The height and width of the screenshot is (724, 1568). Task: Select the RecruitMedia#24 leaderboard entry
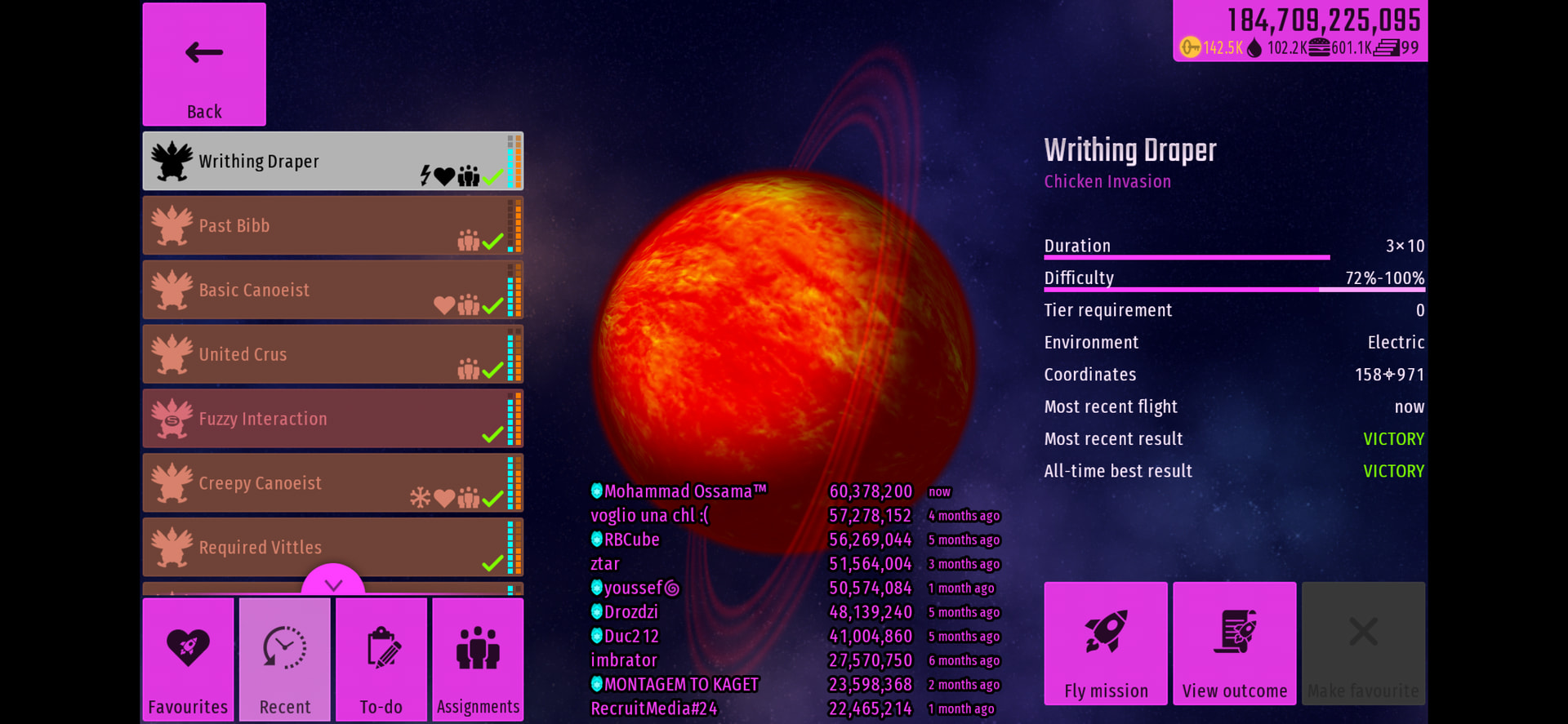pos(653,708)
